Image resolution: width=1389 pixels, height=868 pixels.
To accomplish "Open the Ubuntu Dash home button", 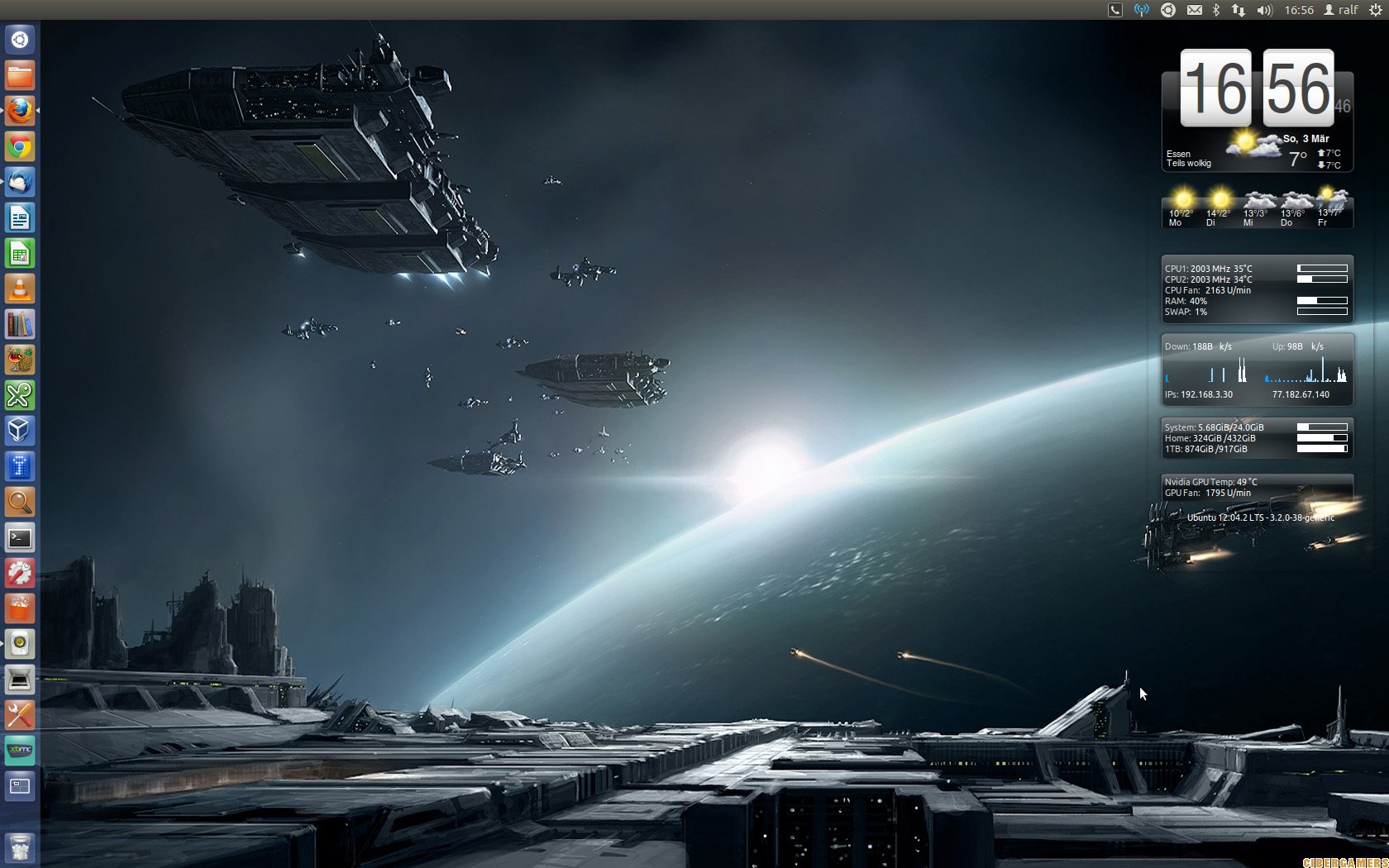I will pyautogui.click(x=20, y=40).
